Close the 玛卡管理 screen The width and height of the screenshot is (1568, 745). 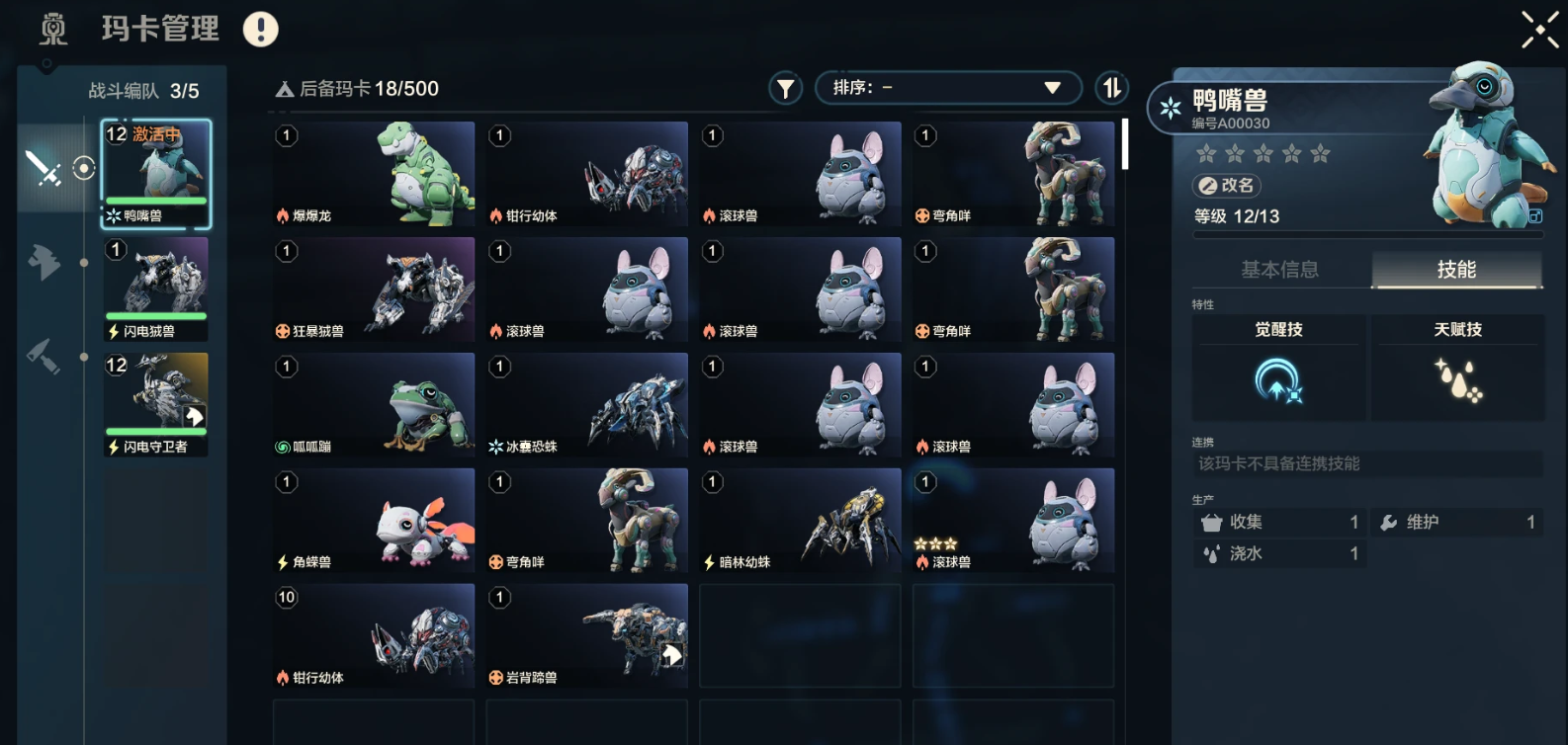pyautogui.click(x=1539, y=30)
